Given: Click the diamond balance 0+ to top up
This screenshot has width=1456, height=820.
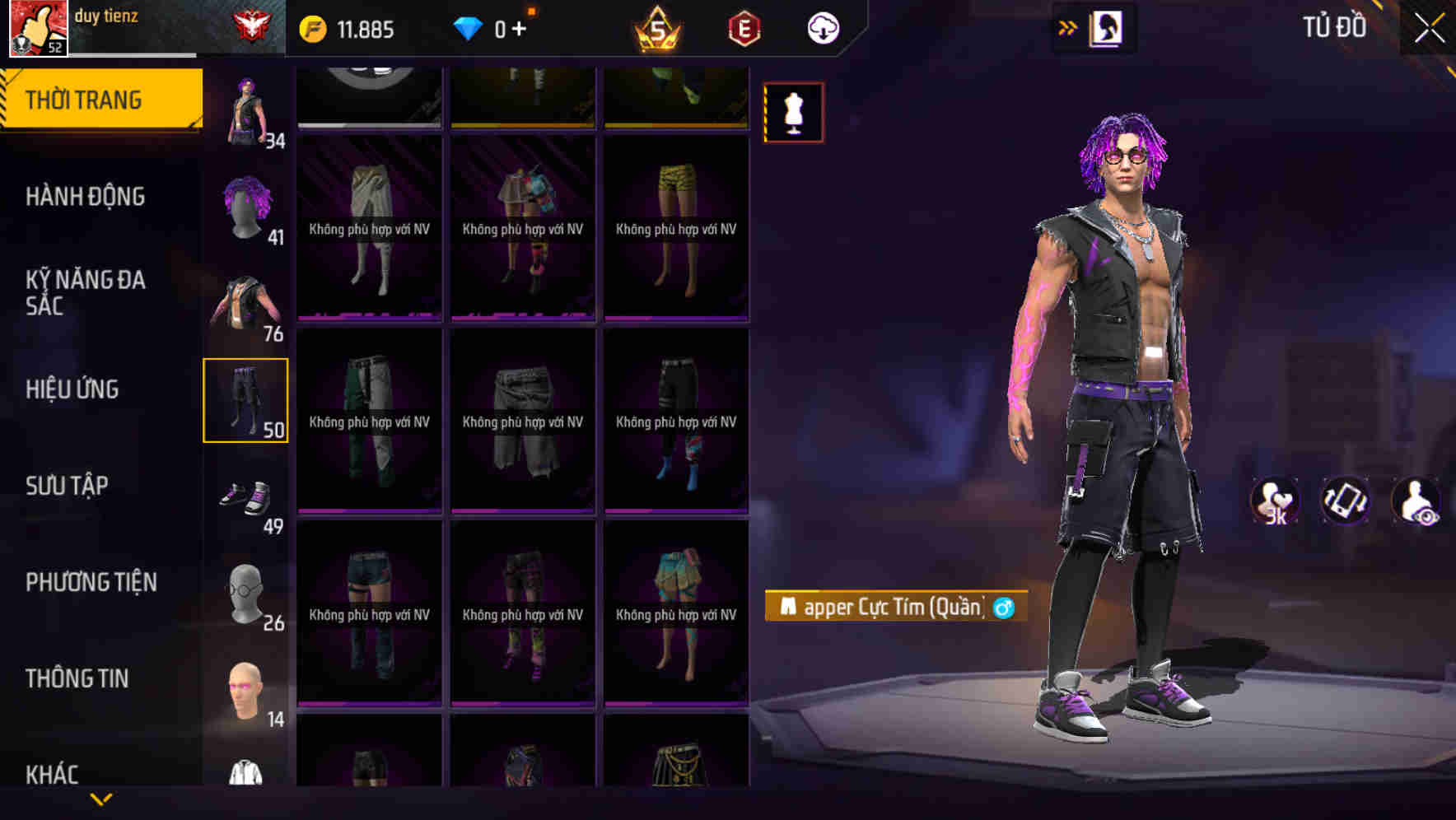Looking at the screenshot, I should click(495, 27).
